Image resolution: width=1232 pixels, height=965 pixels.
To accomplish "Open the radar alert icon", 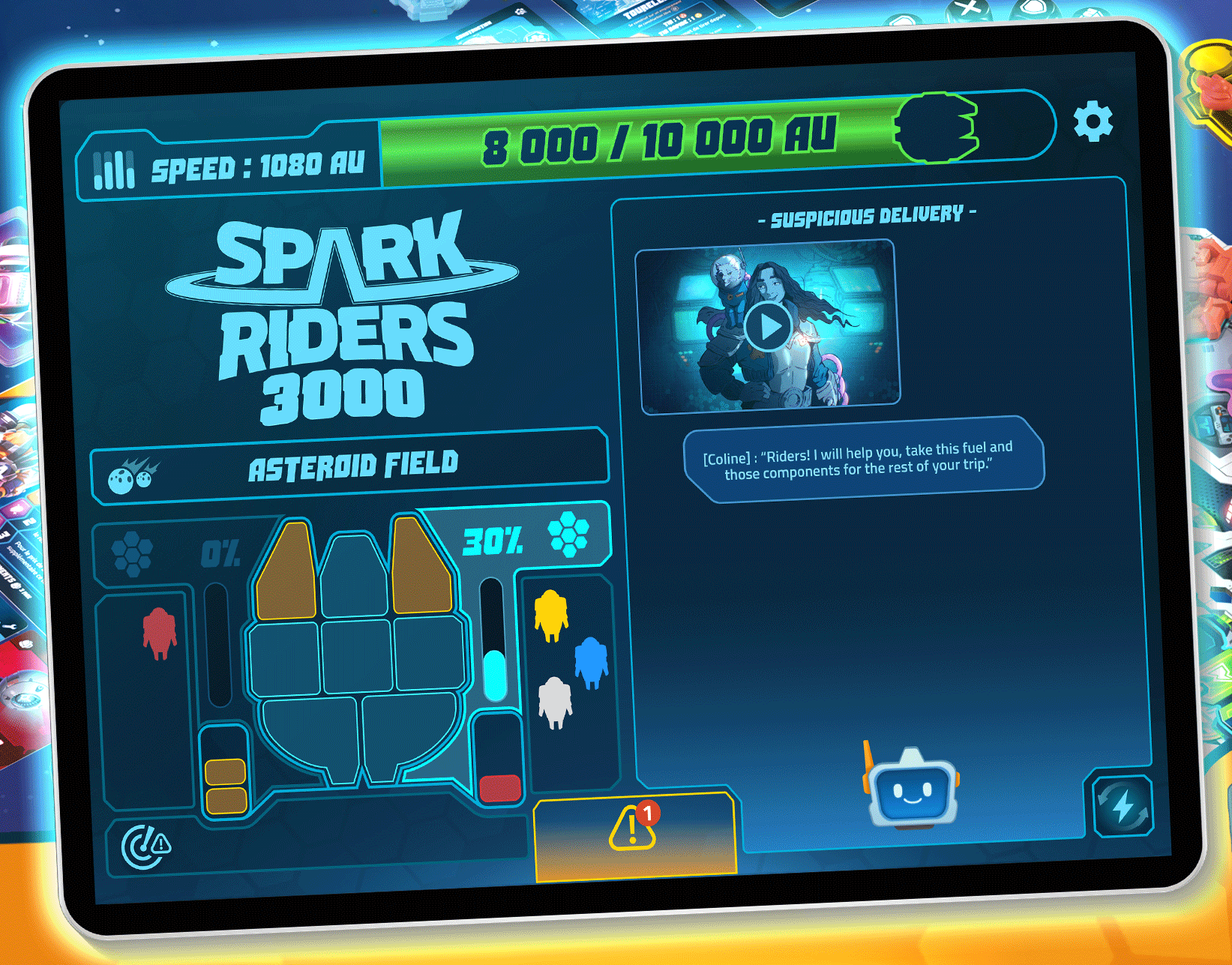I will [x=146, y=847].
